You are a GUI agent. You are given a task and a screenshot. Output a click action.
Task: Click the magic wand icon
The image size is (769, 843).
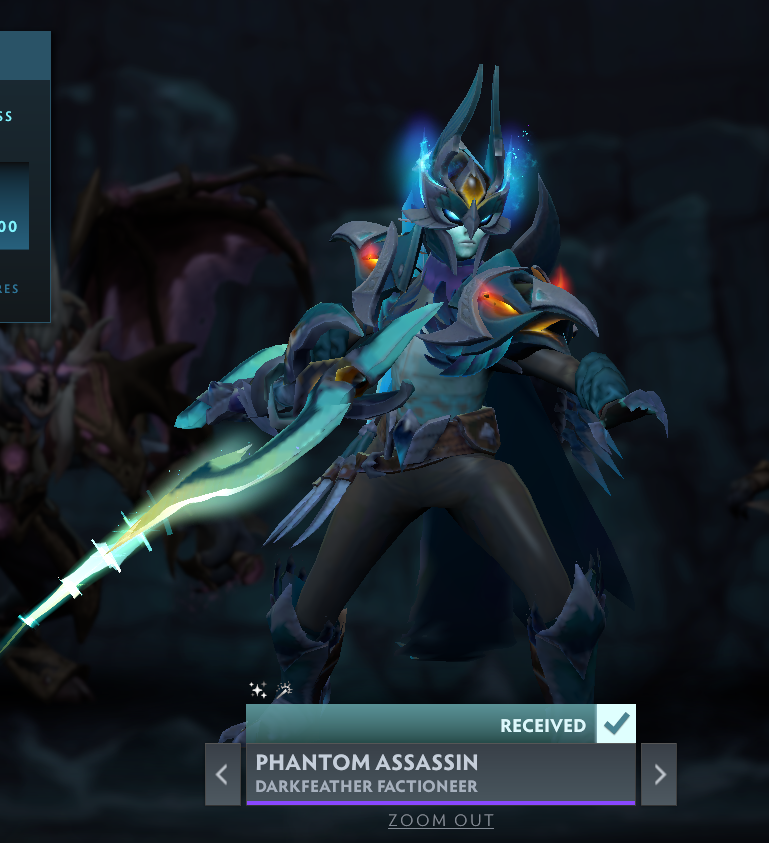[x=283, y=689]
